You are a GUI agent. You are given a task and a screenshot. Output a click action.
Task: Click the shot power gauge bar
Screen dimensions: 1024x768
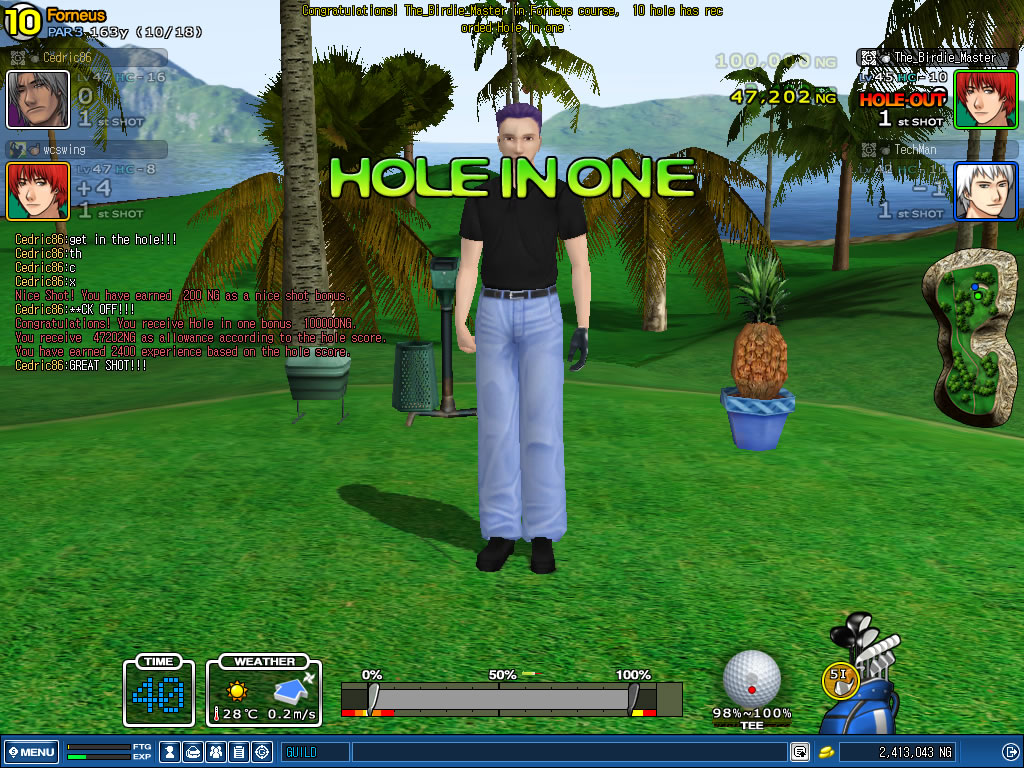tap(510, 697)
